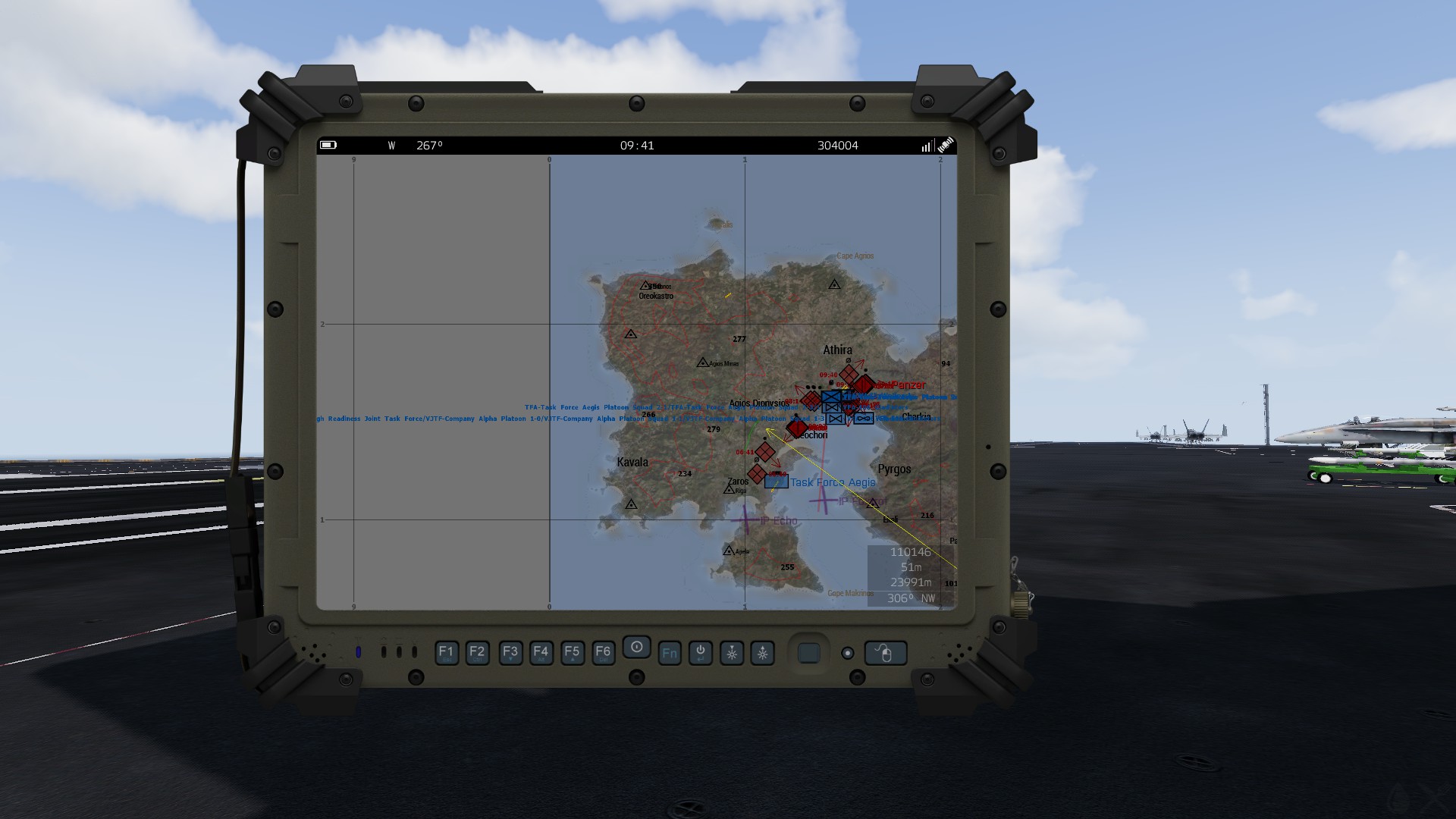Viewport: 1456px width, 819px height.
Task: Select the IP Foxtrot waypoint cross
Action: point(822,500)
